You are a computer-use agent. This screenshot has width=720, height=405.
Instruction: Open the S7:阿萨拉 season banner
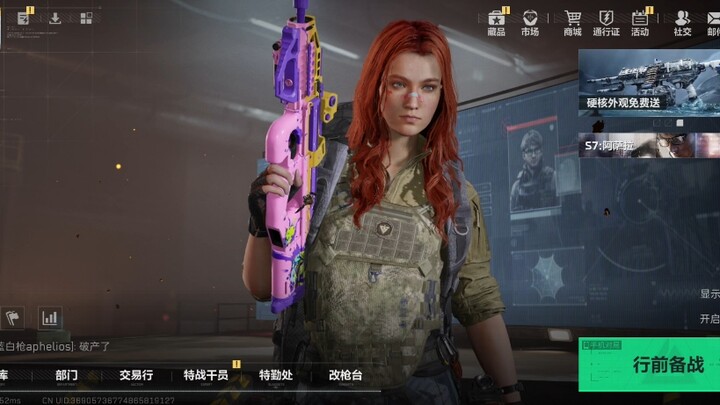coord(650,146)
